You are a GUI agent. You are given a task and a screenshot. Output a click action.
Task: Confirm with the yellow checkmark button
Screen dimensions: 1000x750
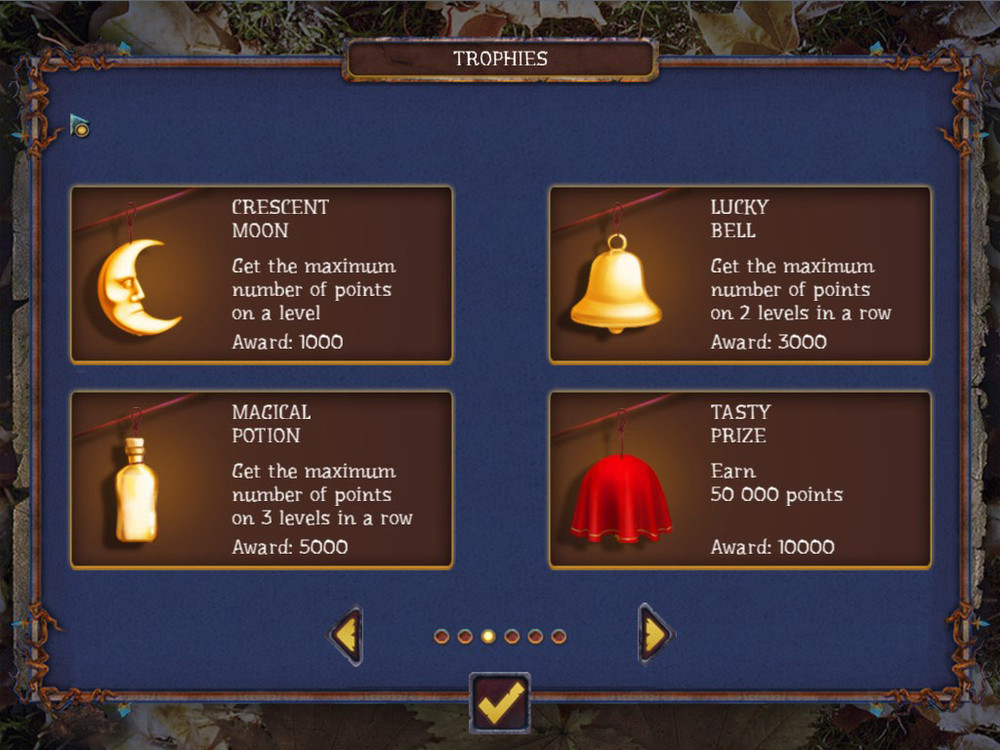(499, 703)
